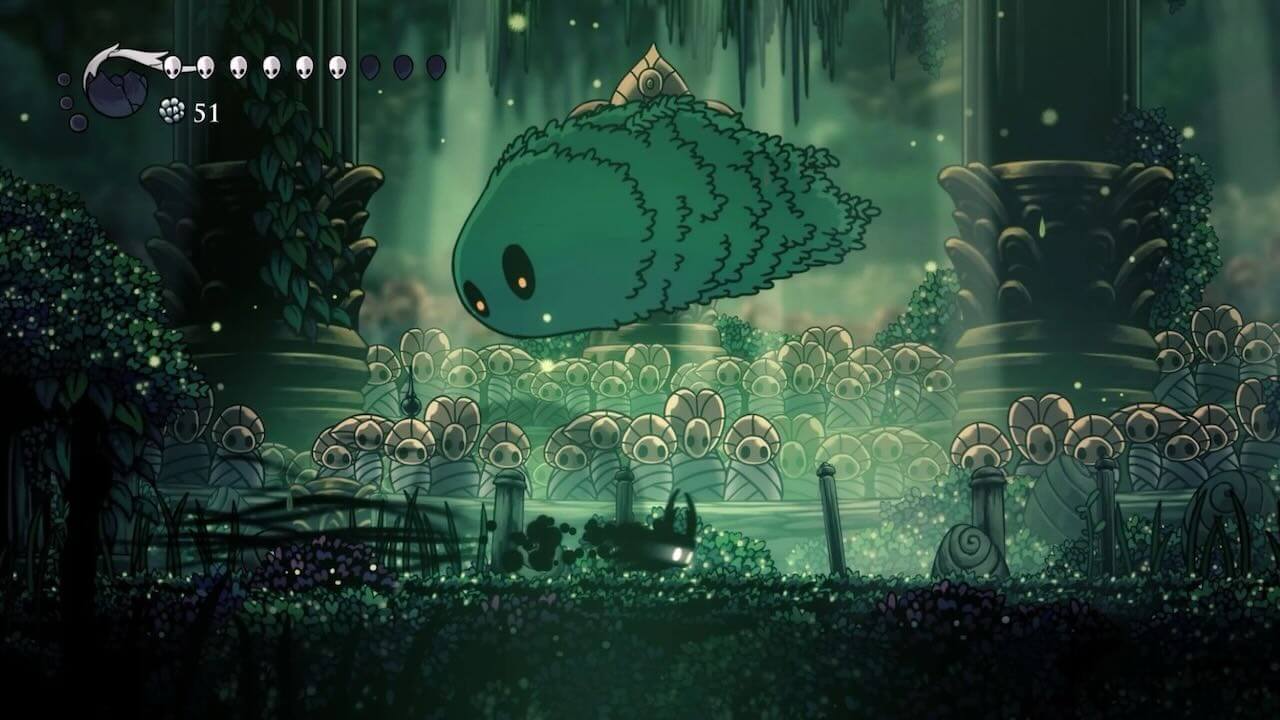Image resolution: width=1280 pixels, height=720 pixels.
Task: Toggle the second empty mask on the right
Action: click(x=401, y=67)
